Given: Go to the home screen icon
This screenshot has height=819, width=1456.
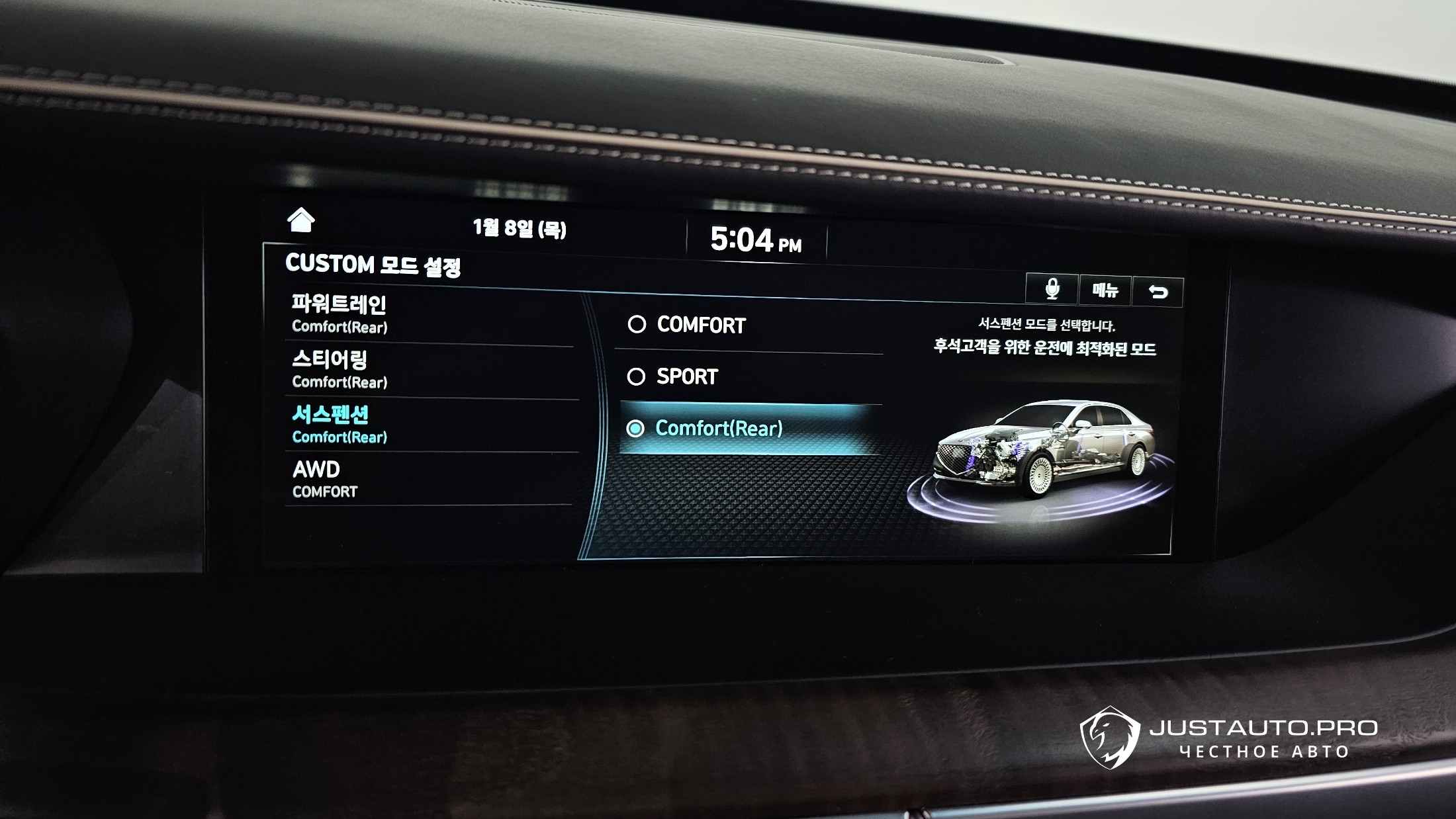Looking at the screenshot, I should (301, 220).
